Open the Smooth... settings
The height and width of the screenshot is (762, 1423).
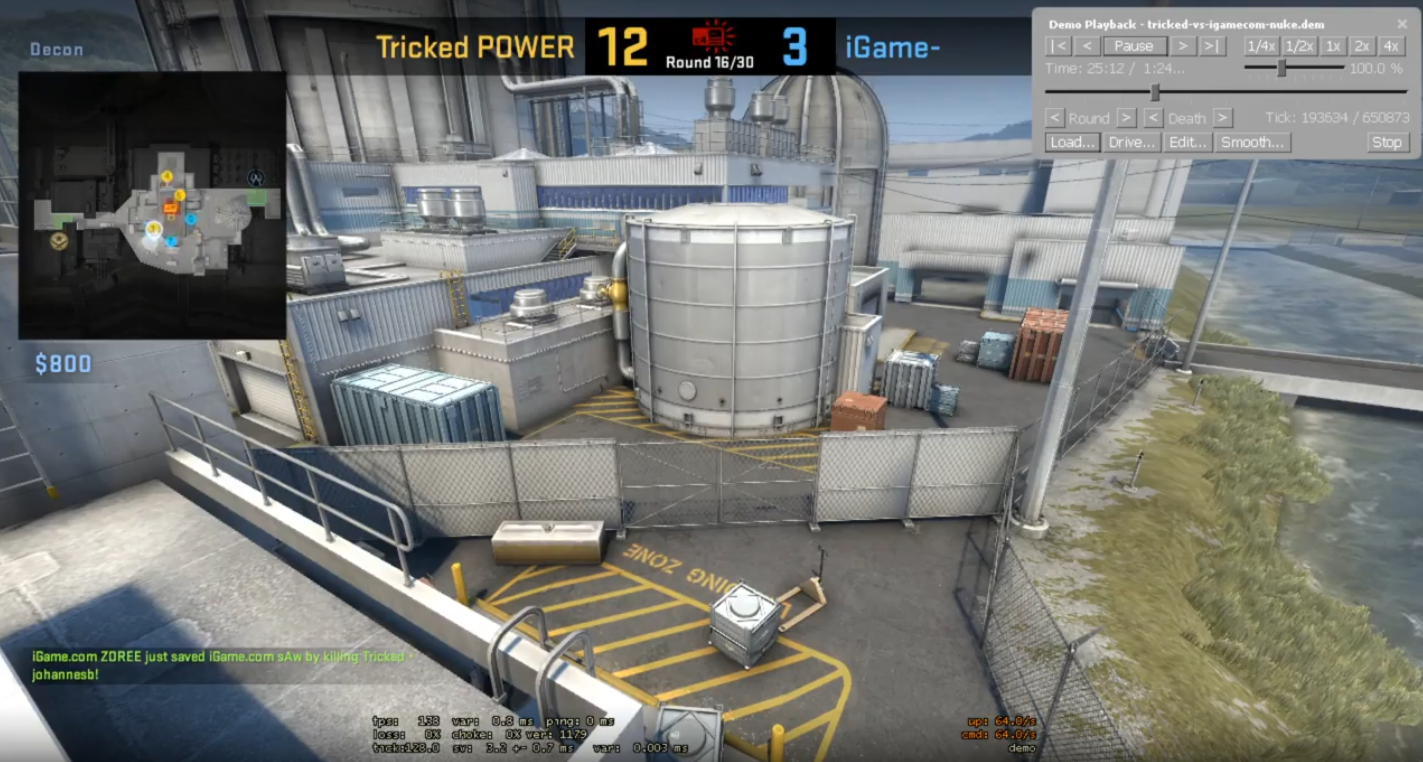[1252, 143]
